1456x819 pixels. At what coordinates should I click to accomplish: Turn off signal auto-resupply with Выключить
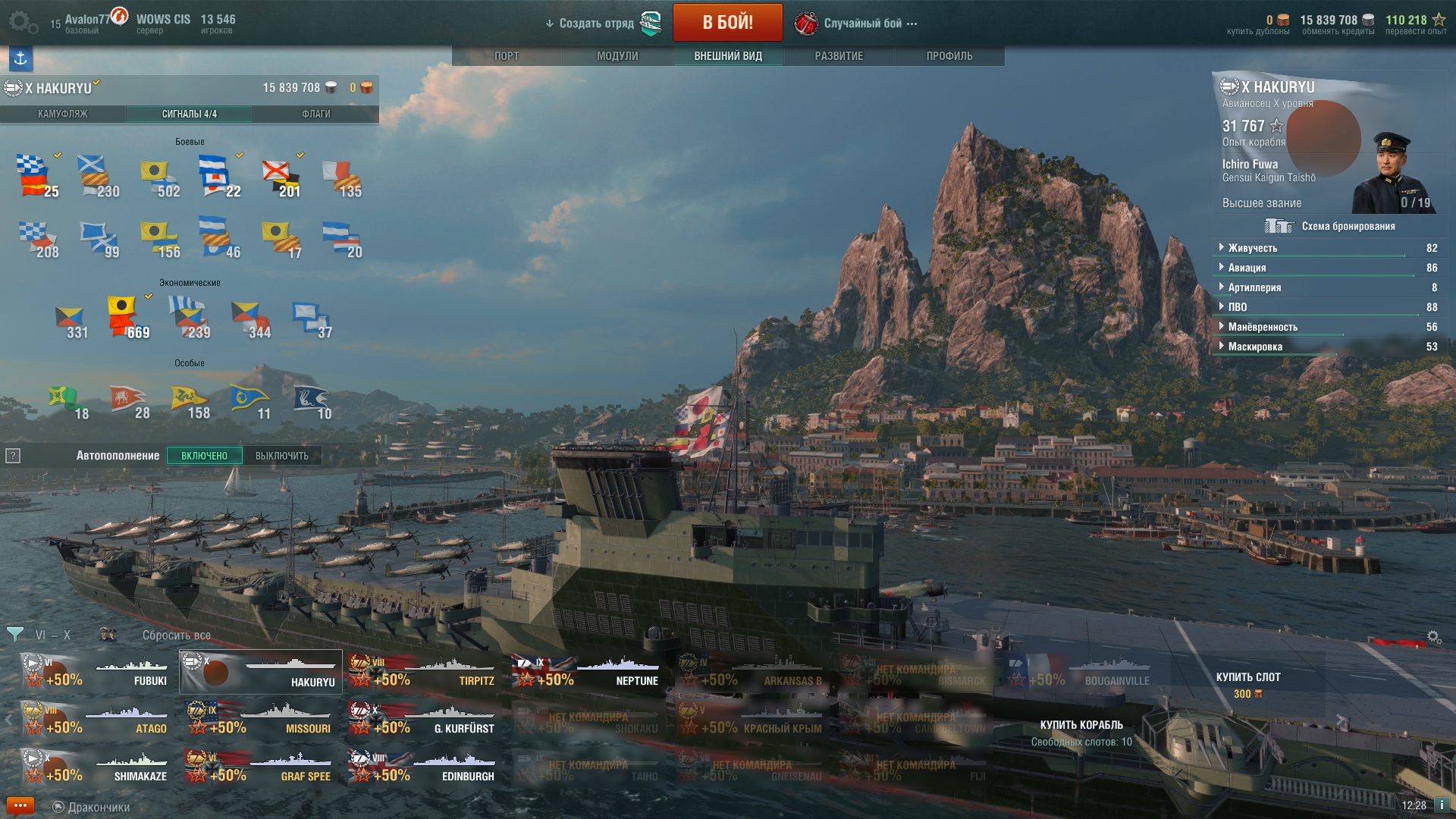click(282, 456)
